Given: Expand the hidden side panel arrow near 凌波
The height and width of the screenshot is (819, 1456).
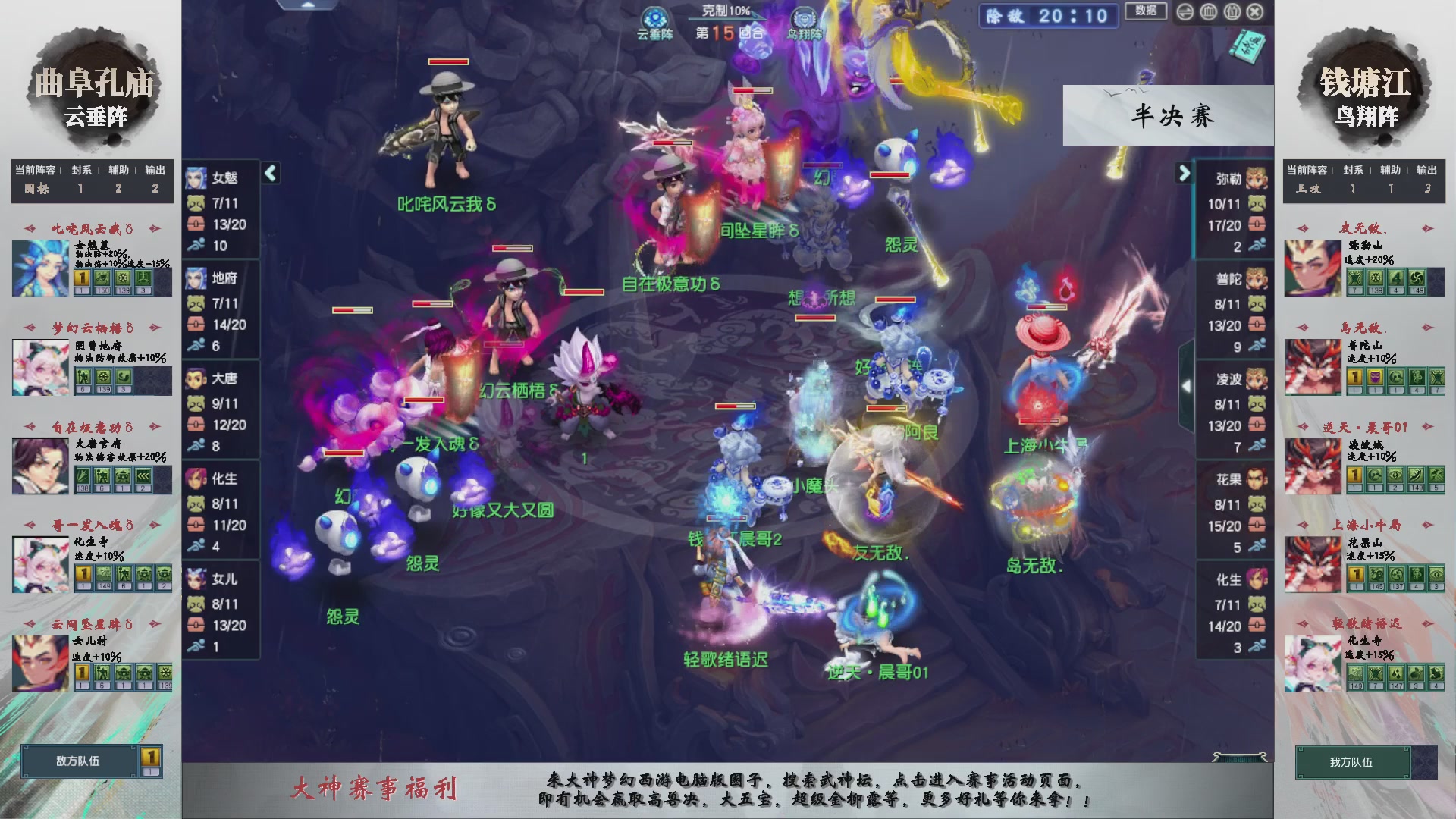Looking at the screenshot, I should pyautogui.click(x=1188, y=386).
